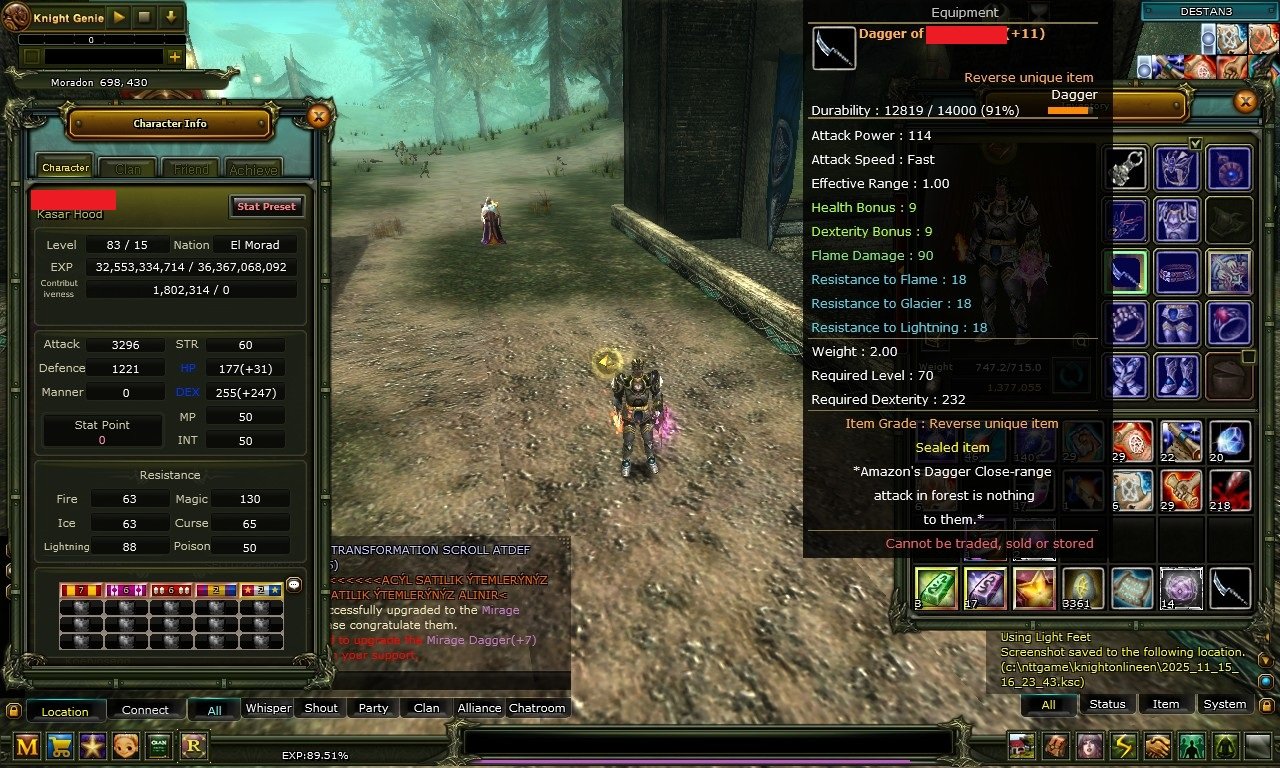This screenshot has width=1280, height=768.
Task: Switch to the Clan tab in Character Info
Action: tap(128, 169)
